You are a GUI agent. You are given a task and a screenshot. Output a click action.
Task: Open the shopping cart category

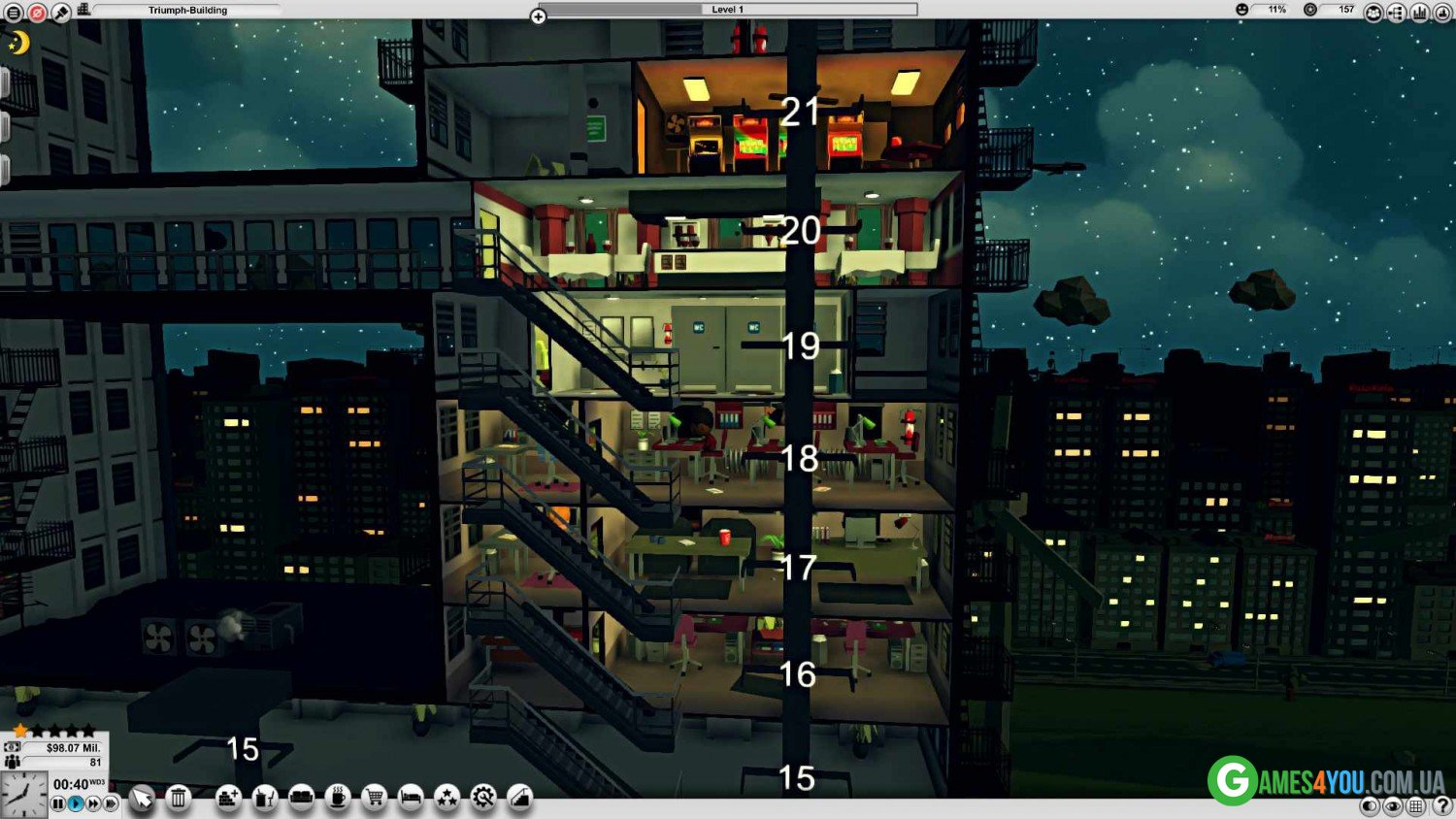[375, 798]
